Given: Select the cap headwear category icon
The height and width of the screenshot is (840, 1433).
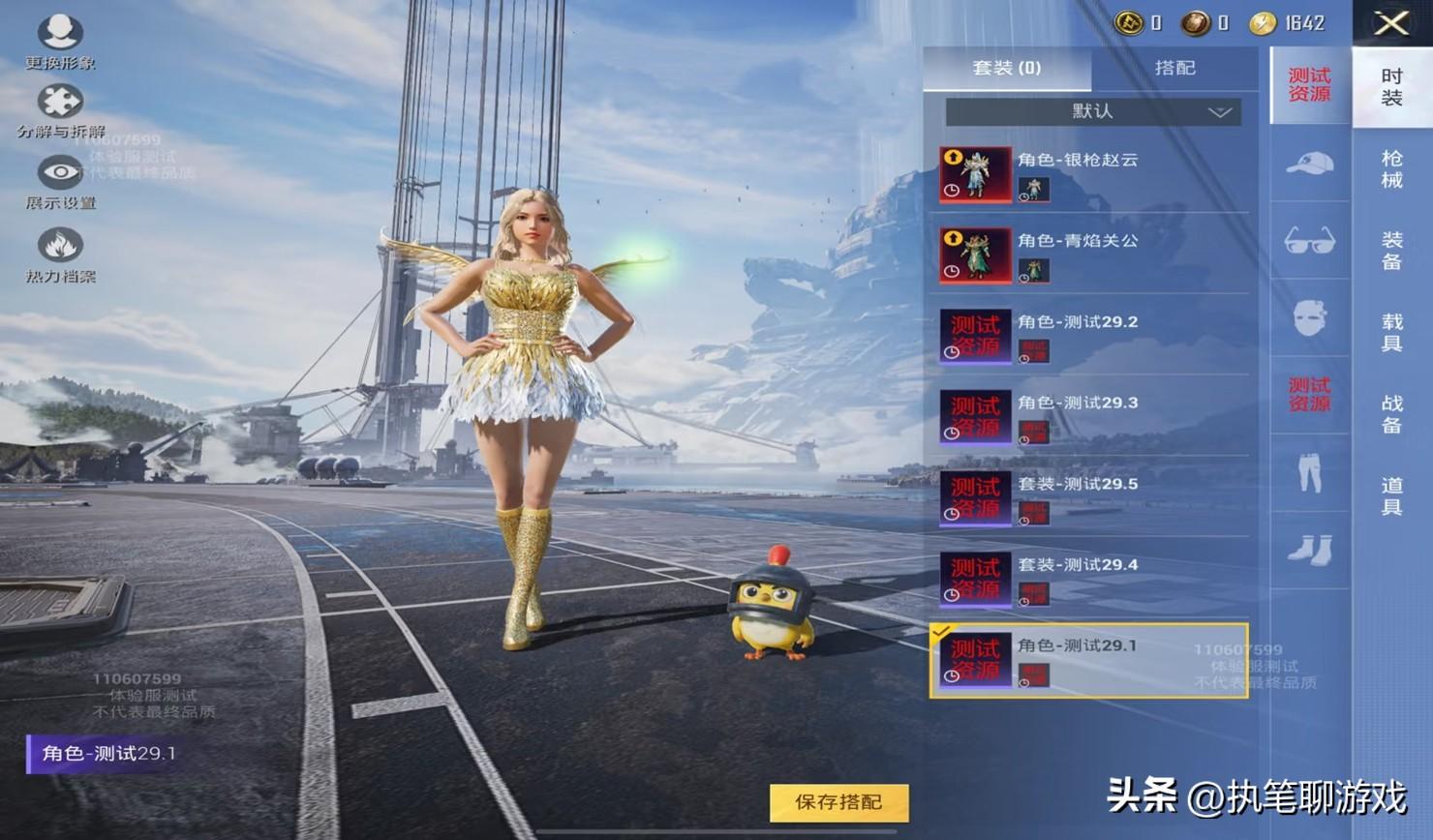Looking at the screenshot, I should 1309,164.
